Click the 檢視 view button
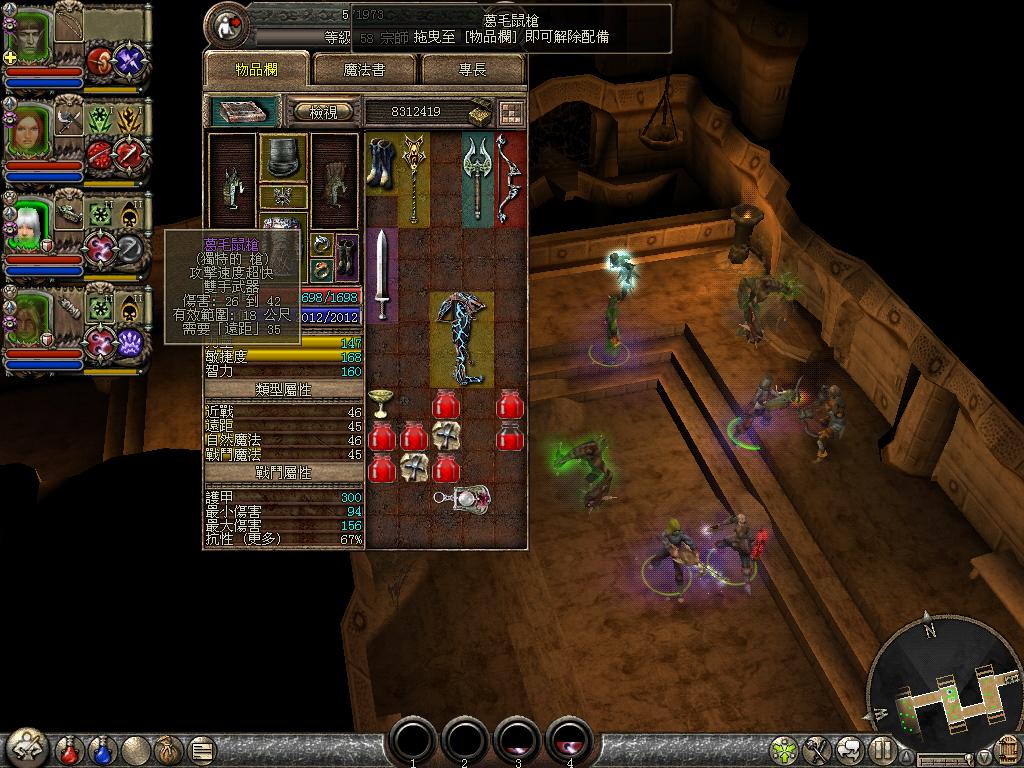 click(322, 112)
